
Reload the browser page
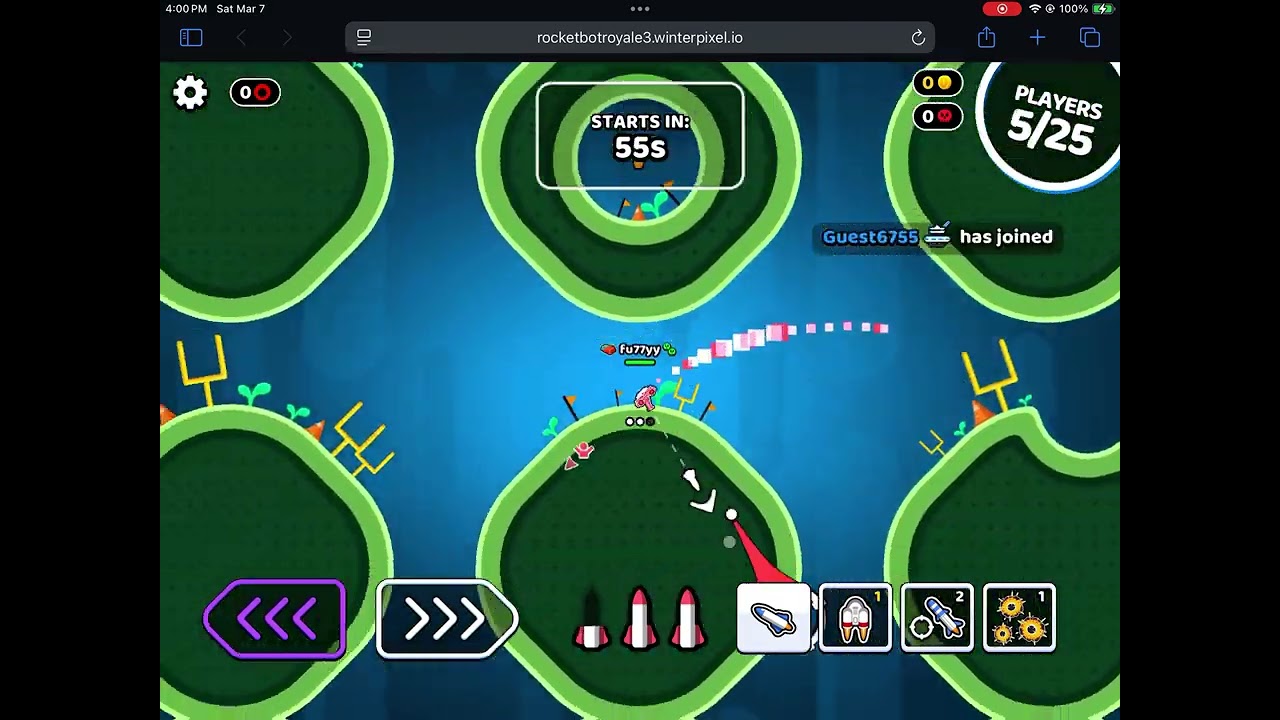point(918,38)
